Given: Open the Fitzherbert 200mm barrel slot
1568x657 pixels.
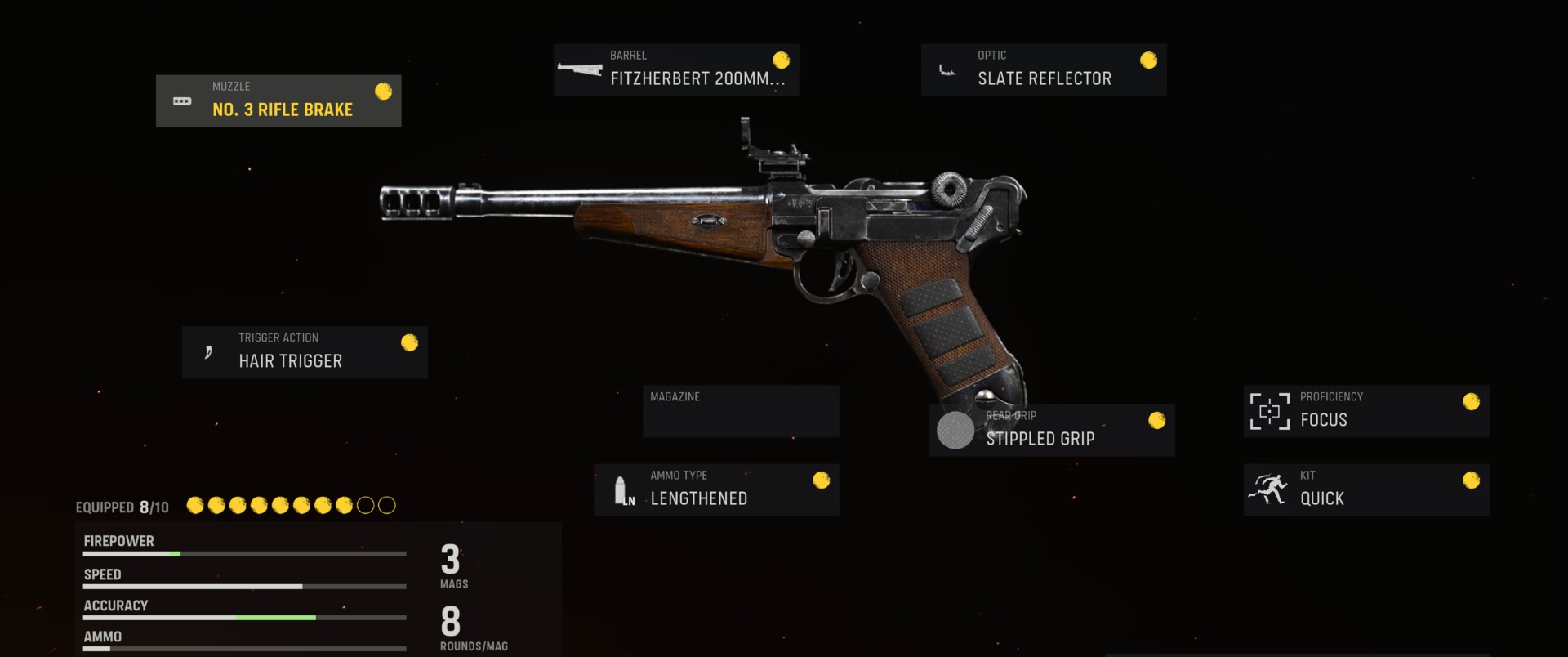Looking at the screenshot, I should 675,70.
